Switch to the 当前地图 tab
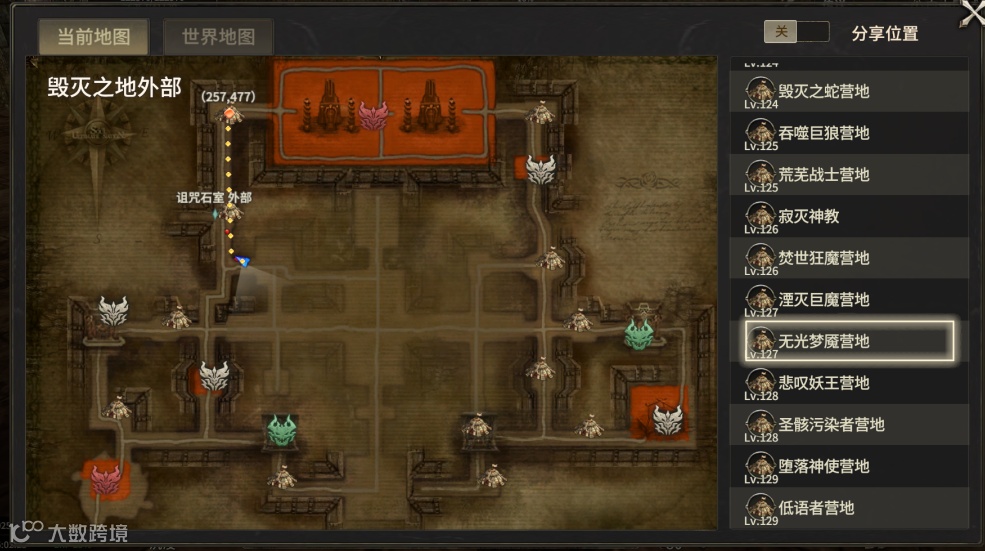The width and height of the screenshot is (985, 551). pos(94,37)
